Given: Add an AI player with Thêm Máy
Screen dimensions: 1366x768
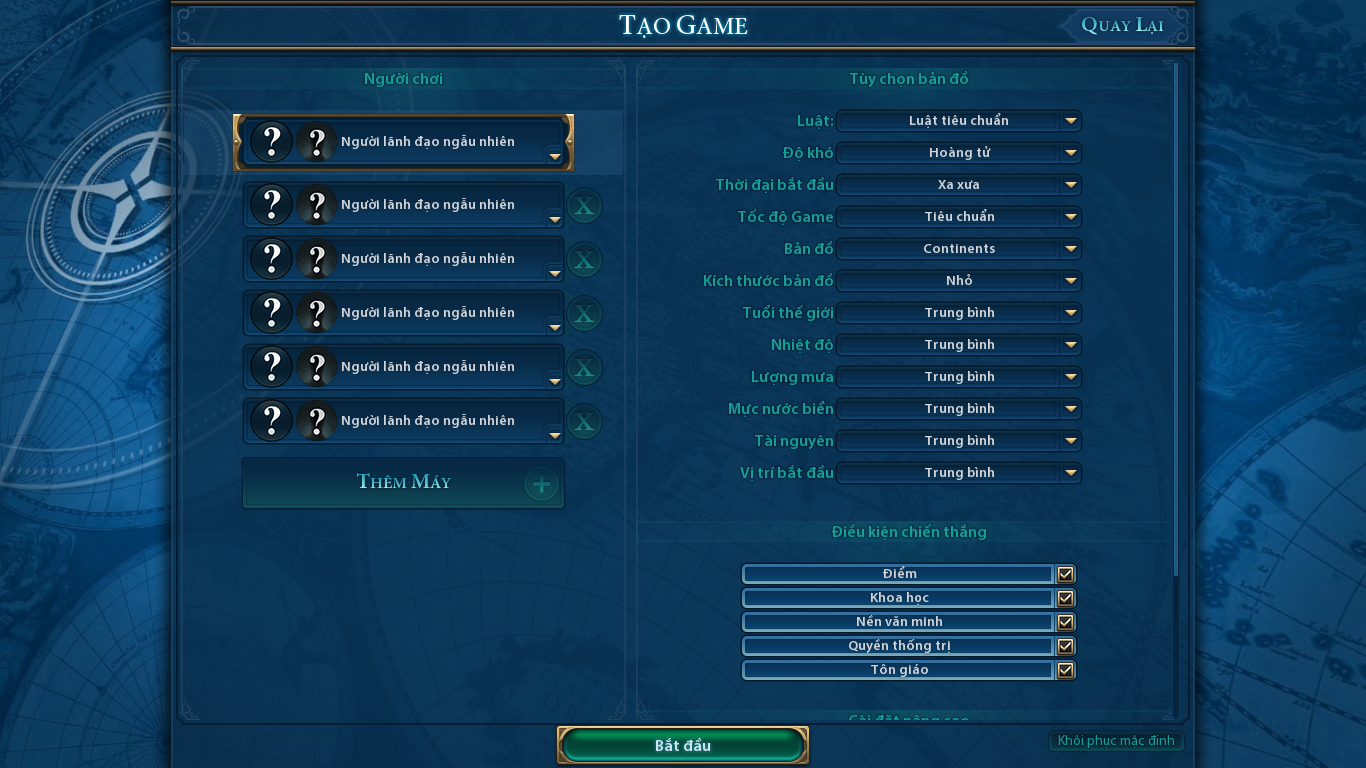Looking at the screenshot, I should 403,483.
